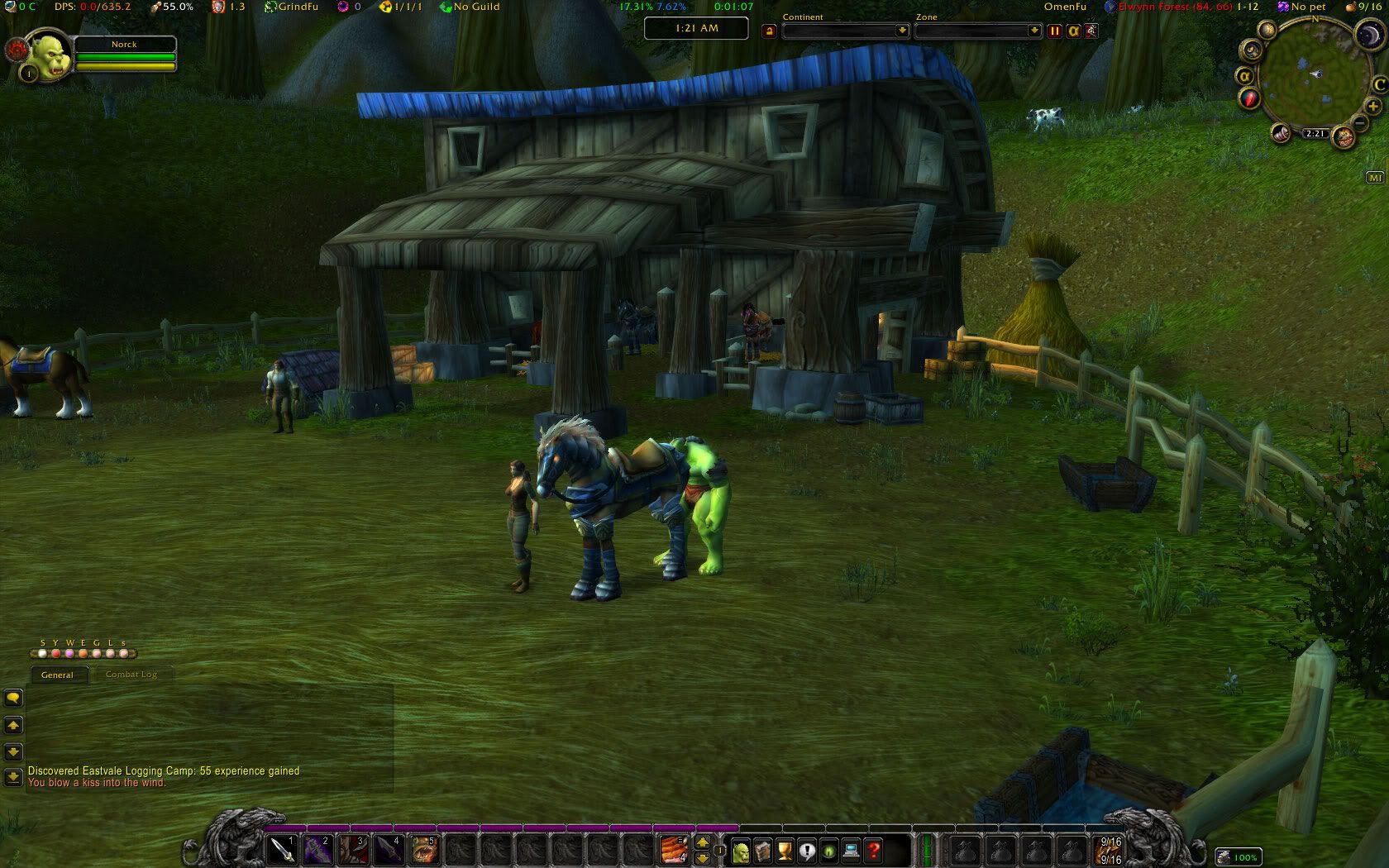Open the character info via orc face icon
Image resolution: width=1389 pixels, height=868 pixels.
pos(741,851)
